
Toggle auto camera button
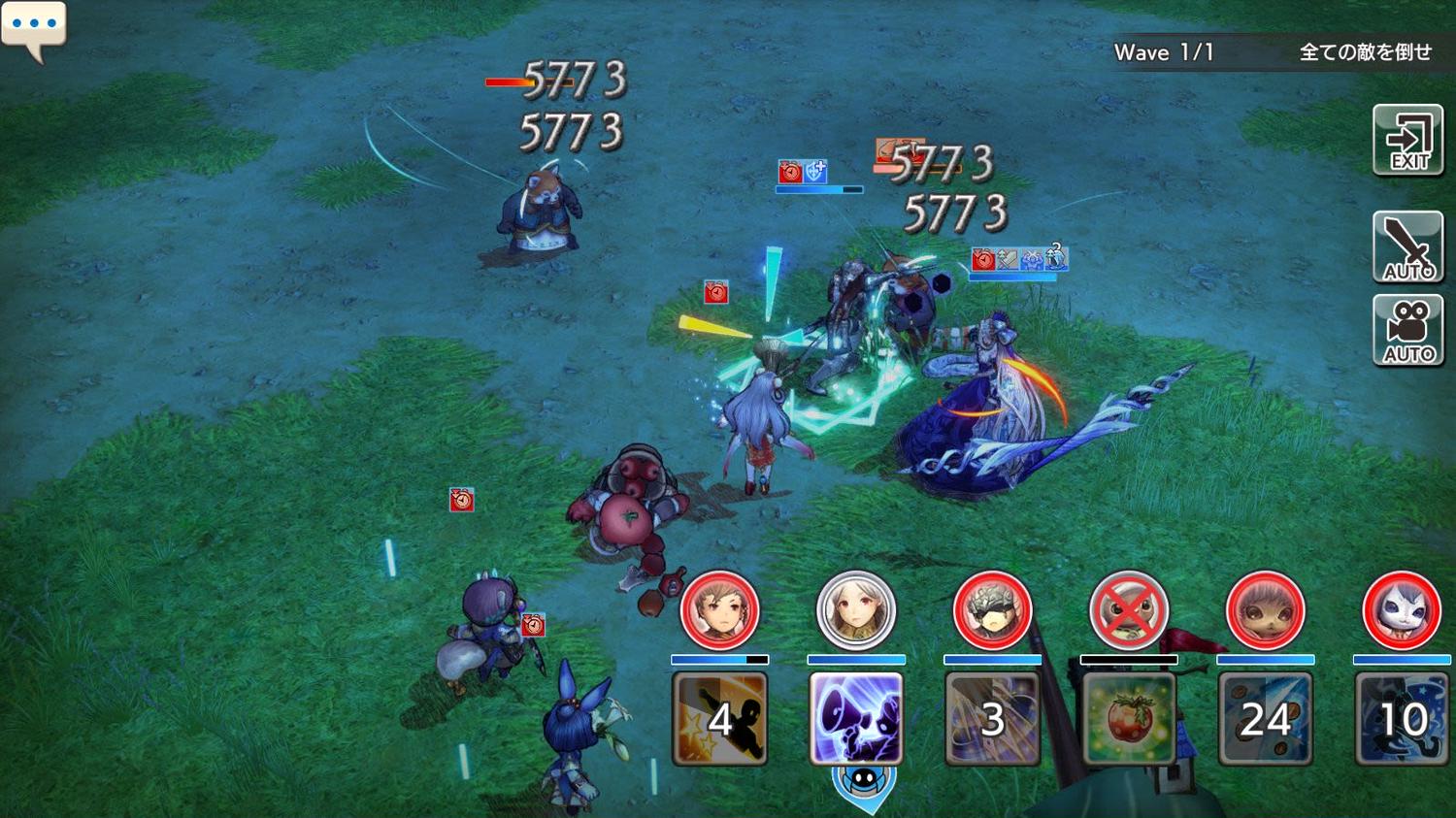pos(1408,331)
